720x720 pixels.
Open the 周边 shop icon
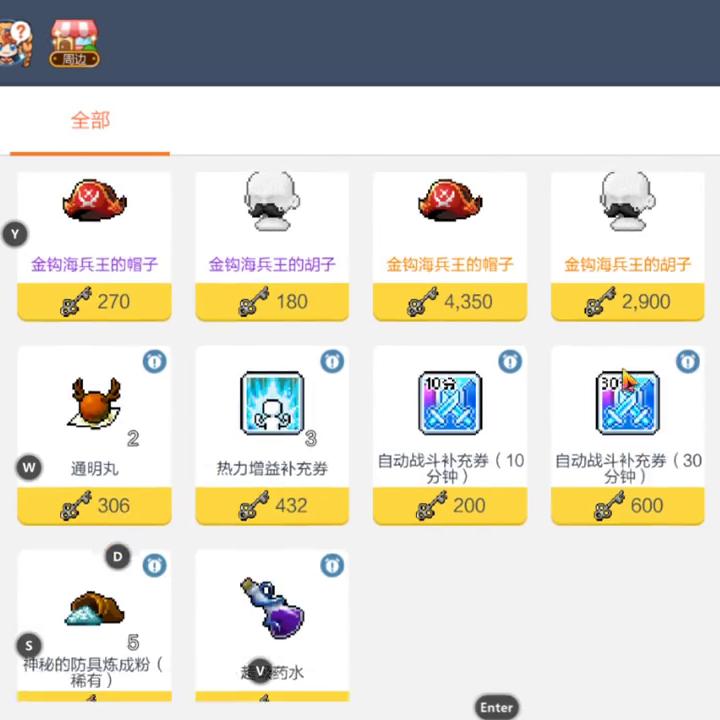point(75,41)
